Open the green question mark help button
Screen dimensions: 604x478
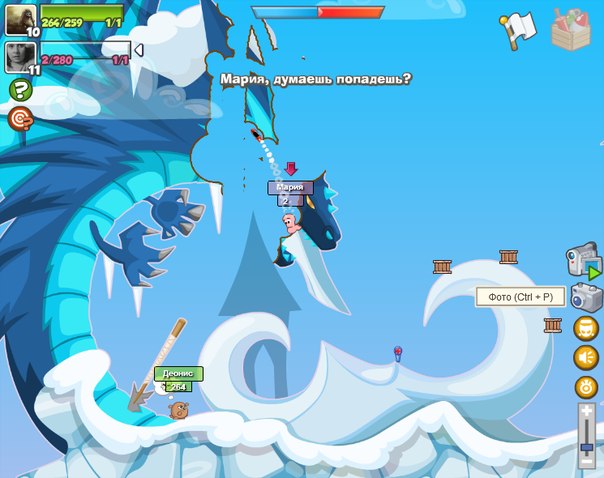coord(19,90)
